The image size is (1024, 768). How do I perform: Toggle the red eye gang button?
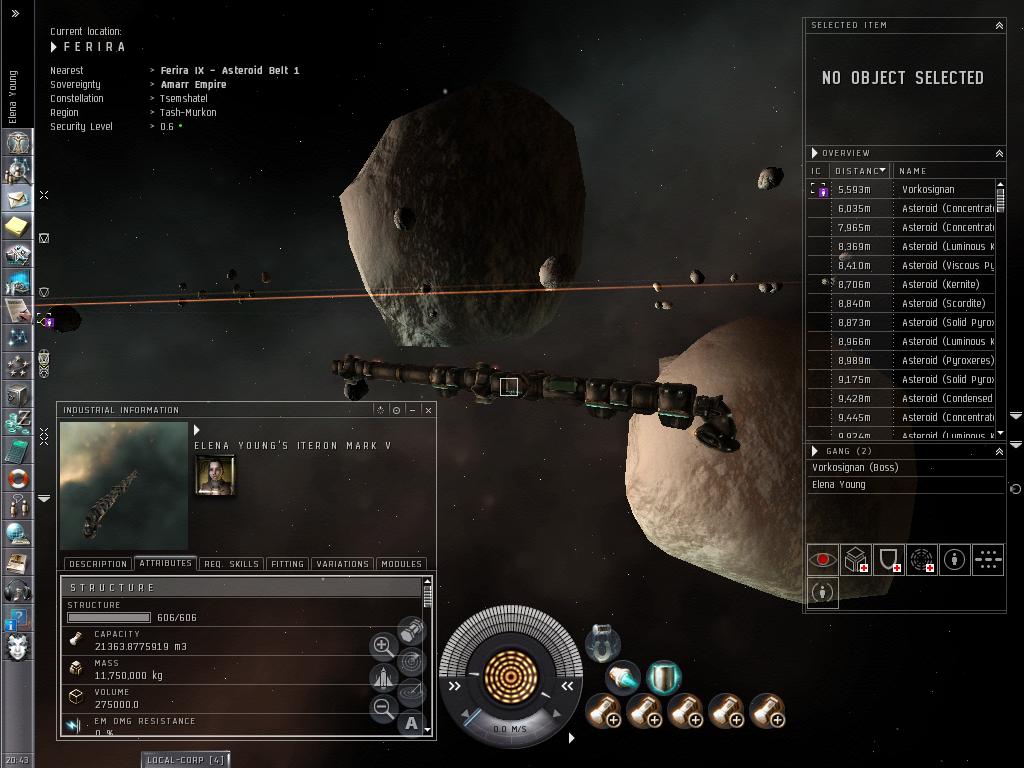(822, 560)
